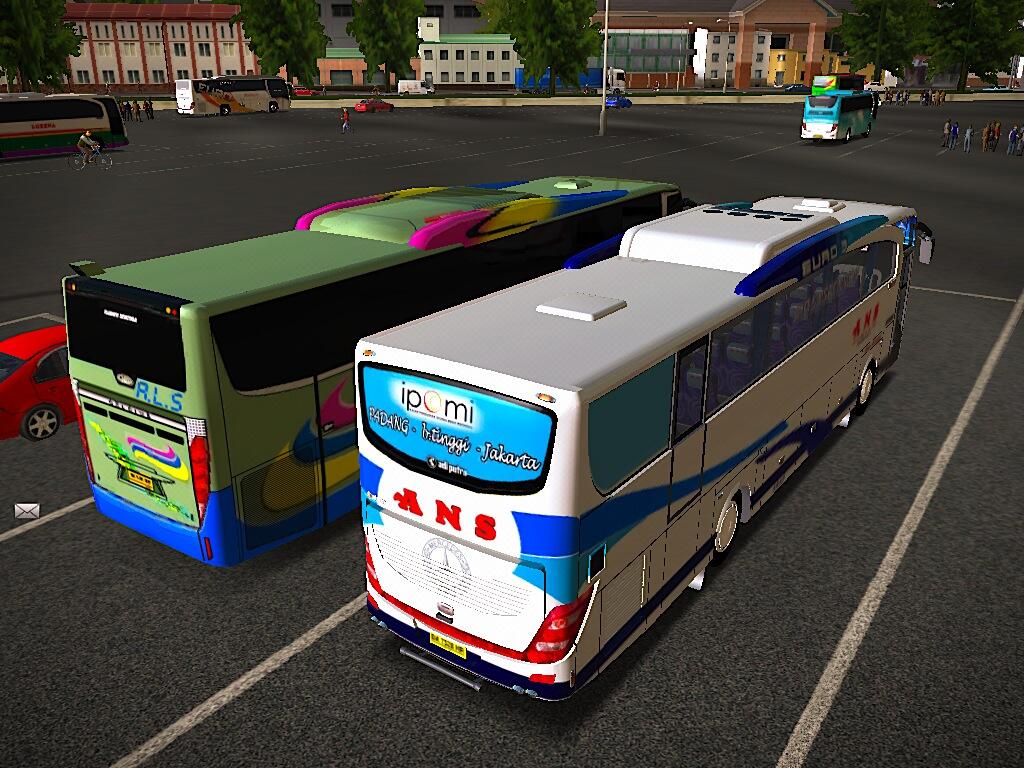Viewport: 1024px width, 768px height.
Task: Open the envelope message icon
Action: 27,510
